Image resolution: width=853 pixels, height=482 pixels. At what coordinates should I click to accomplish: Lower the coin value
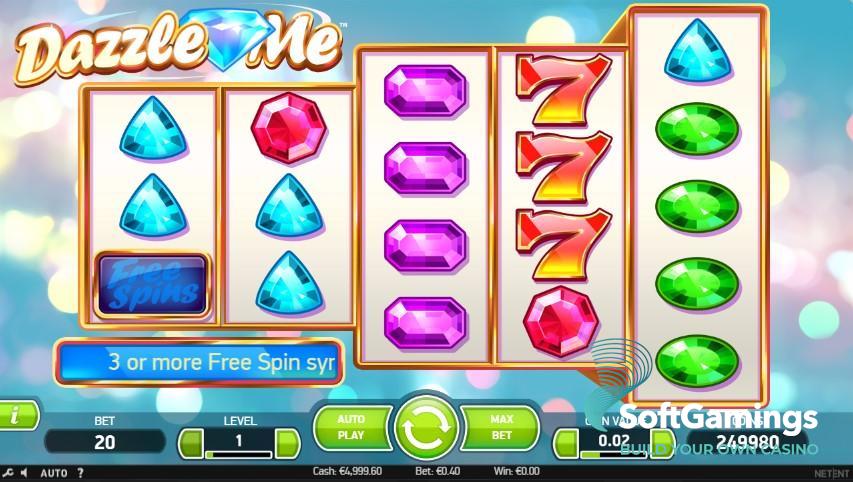click(566, 441)
